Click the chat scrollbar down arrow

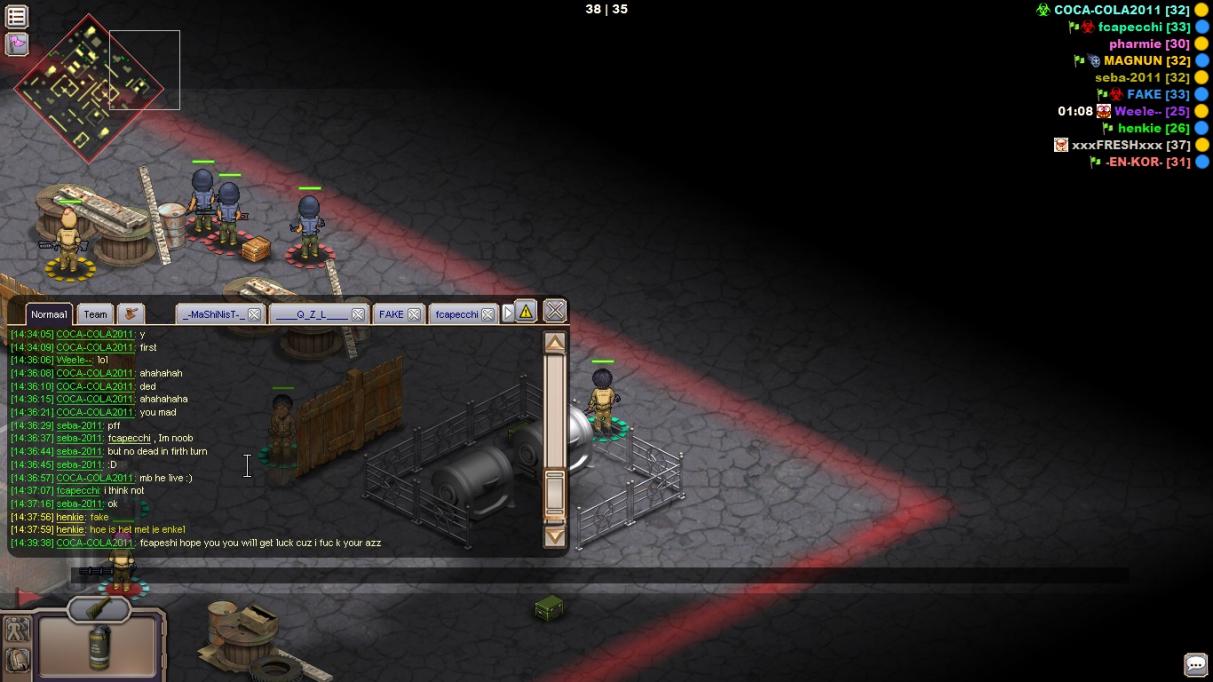click(555, 536)
